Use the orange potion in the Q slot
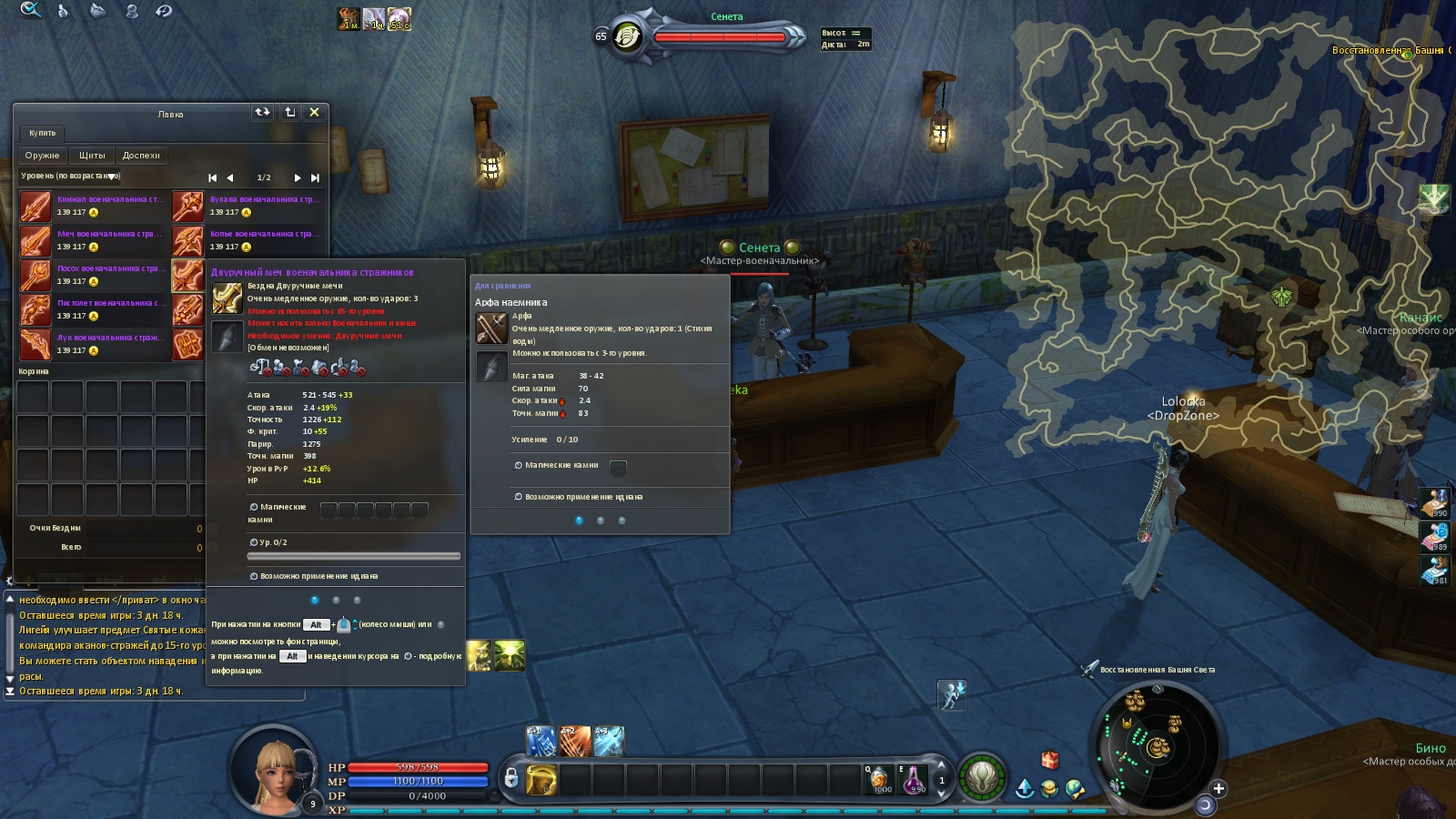 click(x=879, y=780)
